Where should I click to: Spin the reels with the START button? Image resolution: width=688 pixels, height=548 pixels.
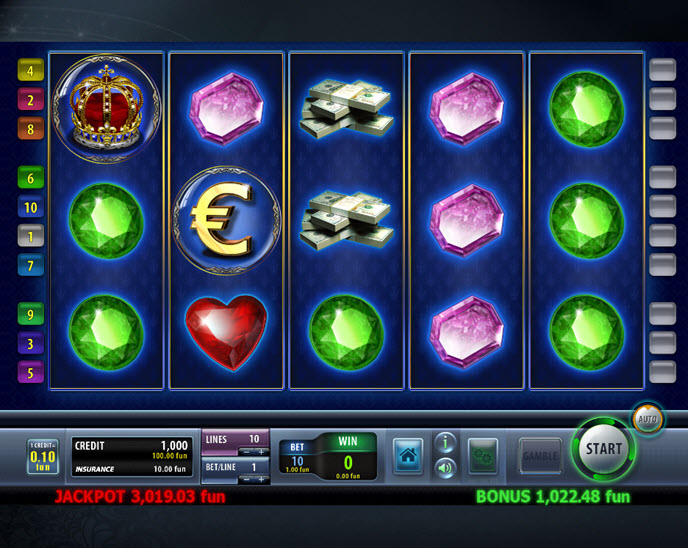coord(603,450)
